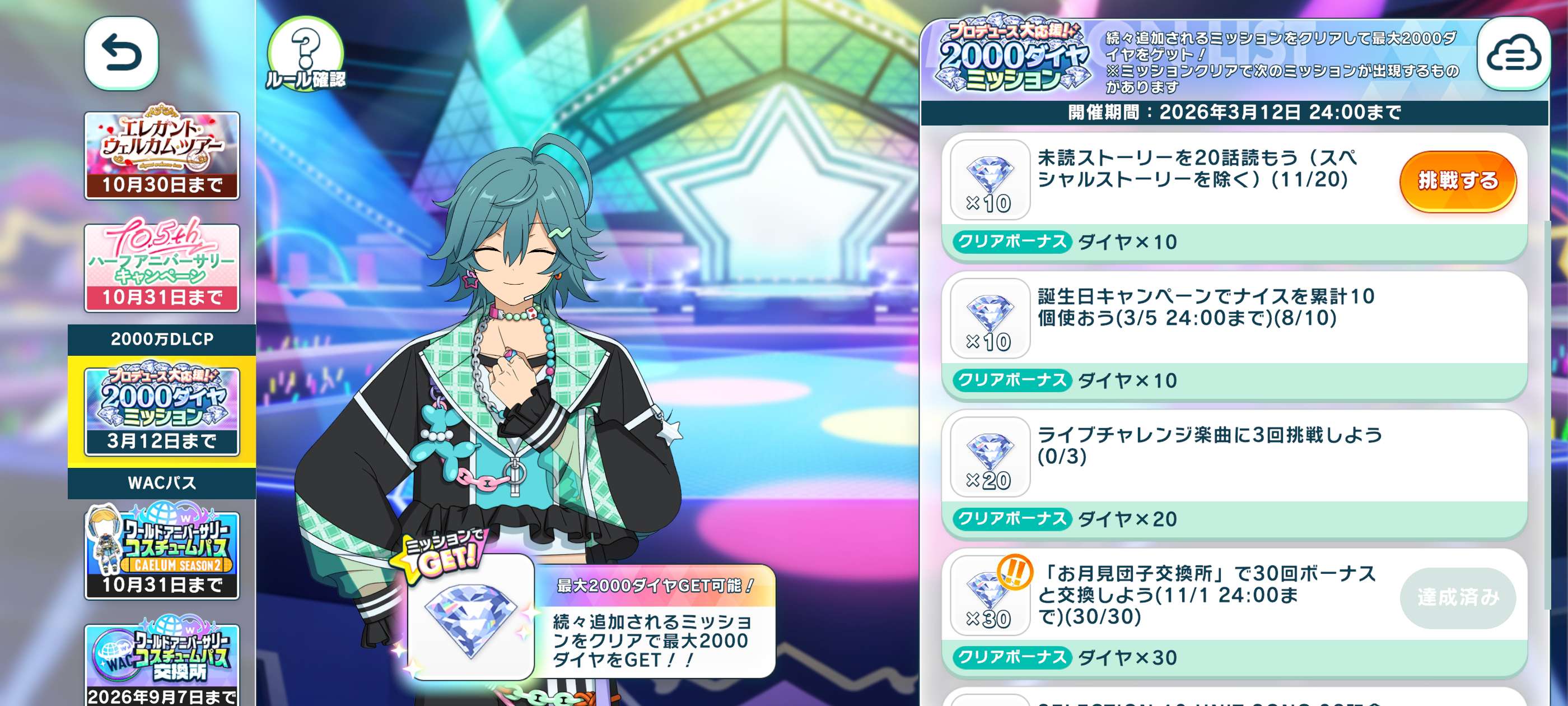This screenshot has height=706, width=1568.
Task: Tap the orange 挑戦する challenge button
Action: [x=1457, y=181]
